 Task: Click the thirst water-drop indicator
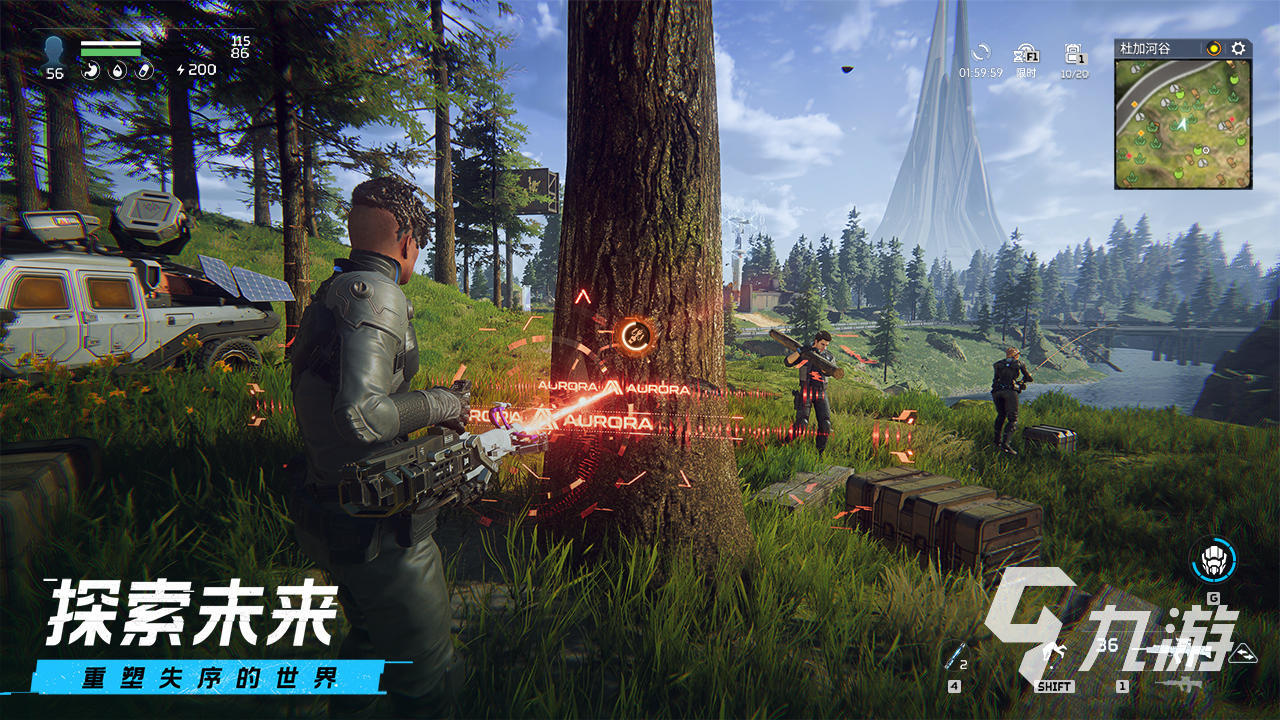(x=116, y=70)
